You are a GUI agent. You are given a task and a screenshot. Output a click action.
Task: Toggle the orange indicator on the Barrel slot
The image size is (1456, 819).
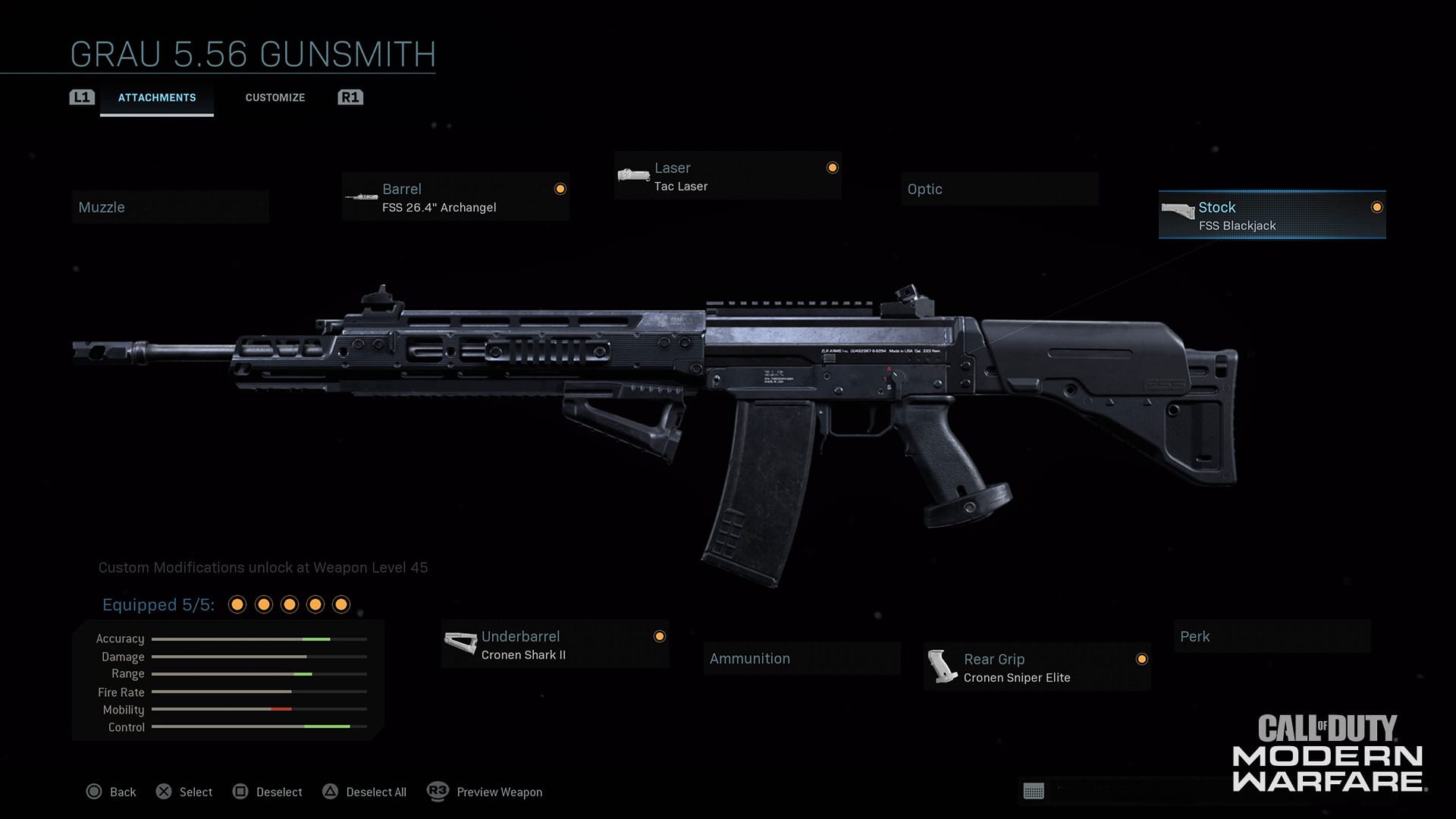559,187
